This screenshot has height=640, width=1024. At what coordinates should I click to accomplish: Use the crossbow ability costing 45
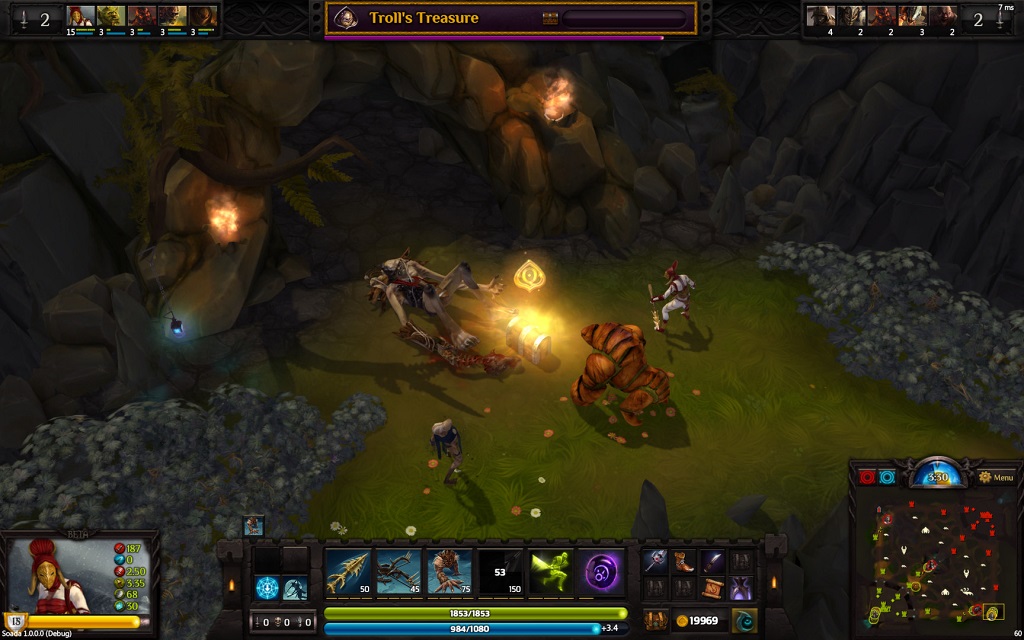click(399, 572)
